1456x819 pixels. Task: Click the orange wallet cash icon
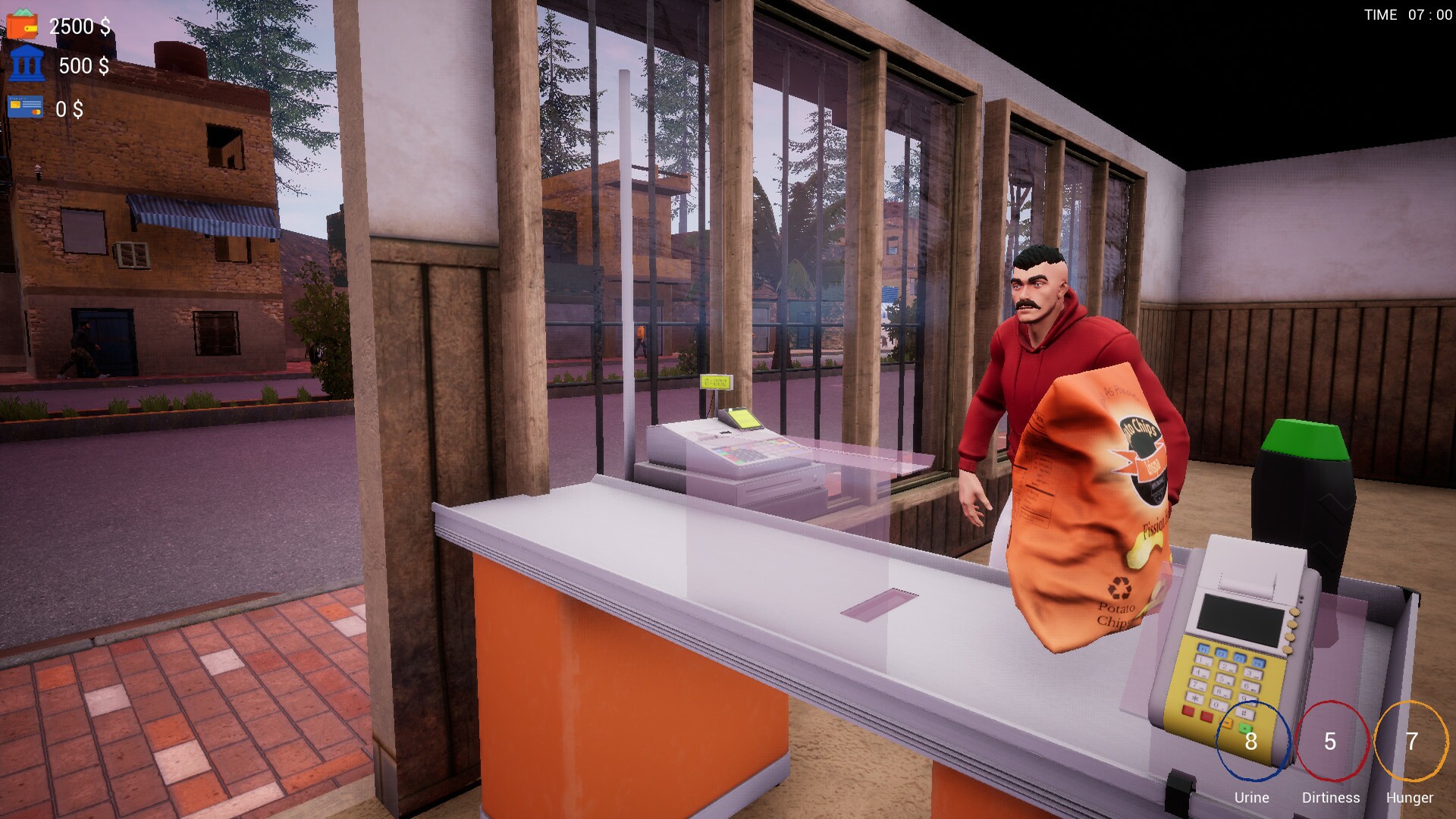click(x=23, y=24)
